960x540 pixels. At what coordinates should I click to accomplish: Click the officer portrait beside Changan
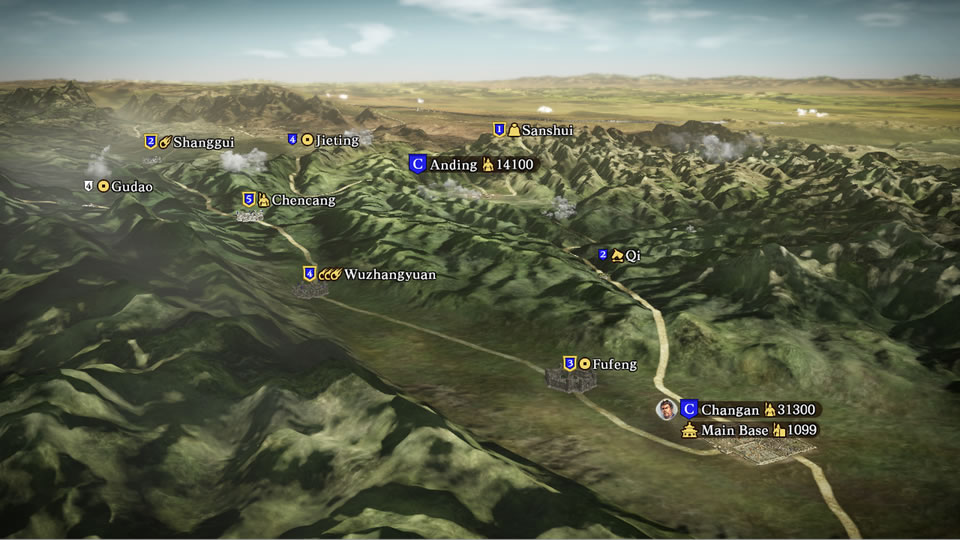coord(665,409)
